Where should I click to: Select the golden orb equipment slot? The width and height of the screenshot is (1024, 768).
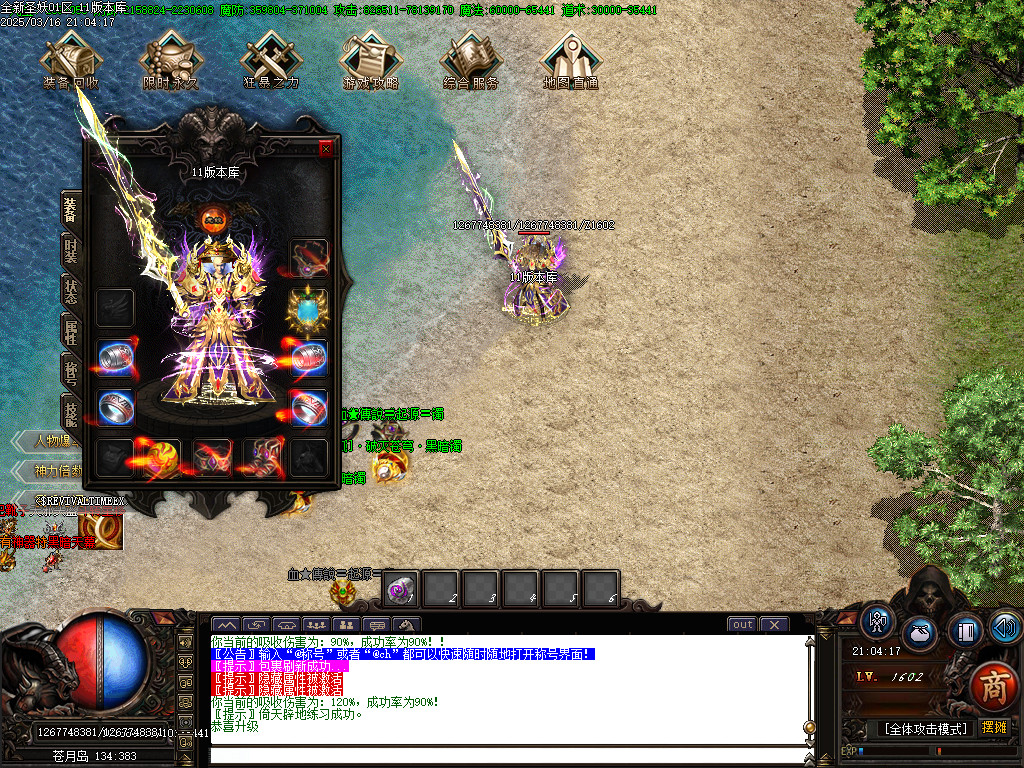point(163,457)
